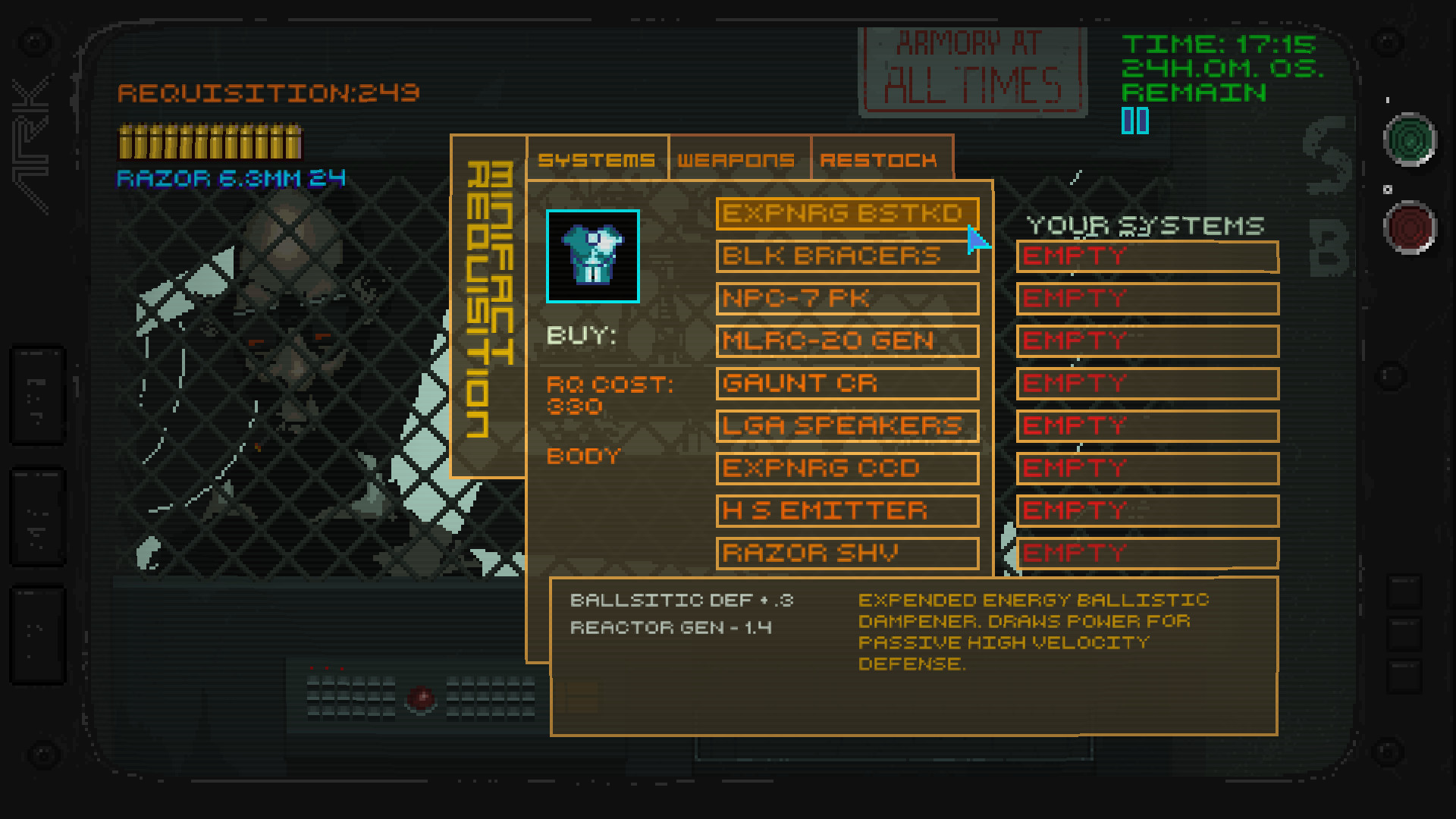Click the ARMORY AT ALL TIMES sign
The height and width of the screenshot is (819, 1456).
[x=973, y=70]
